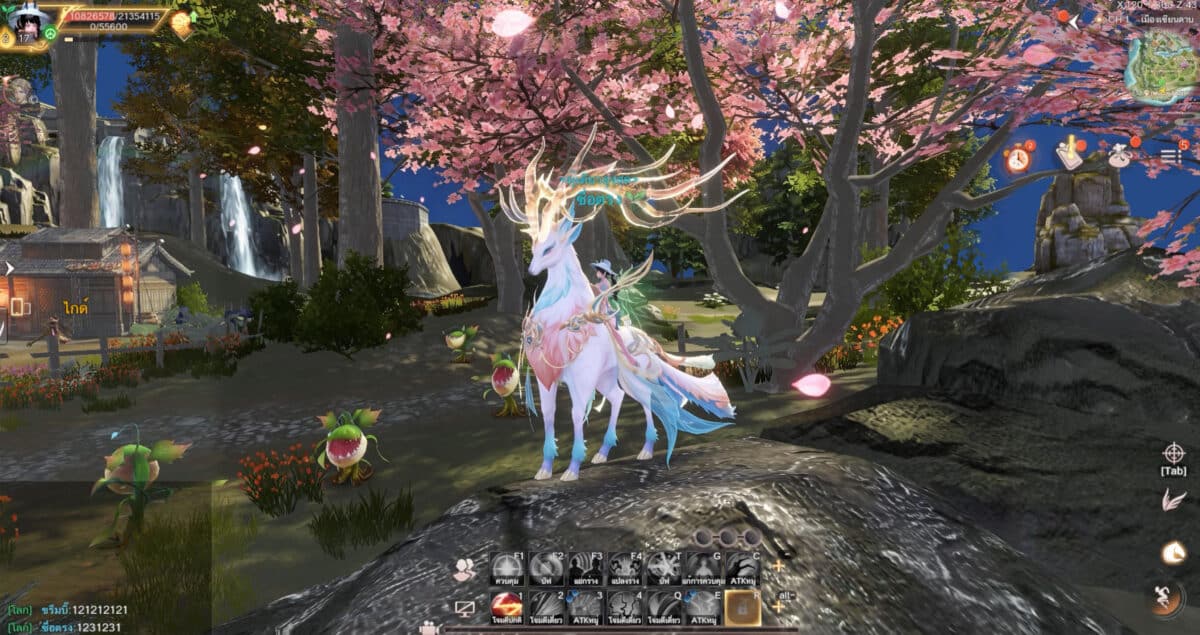
Task: Activate the red lightning skill in slot 1
Action: [507, 606]
